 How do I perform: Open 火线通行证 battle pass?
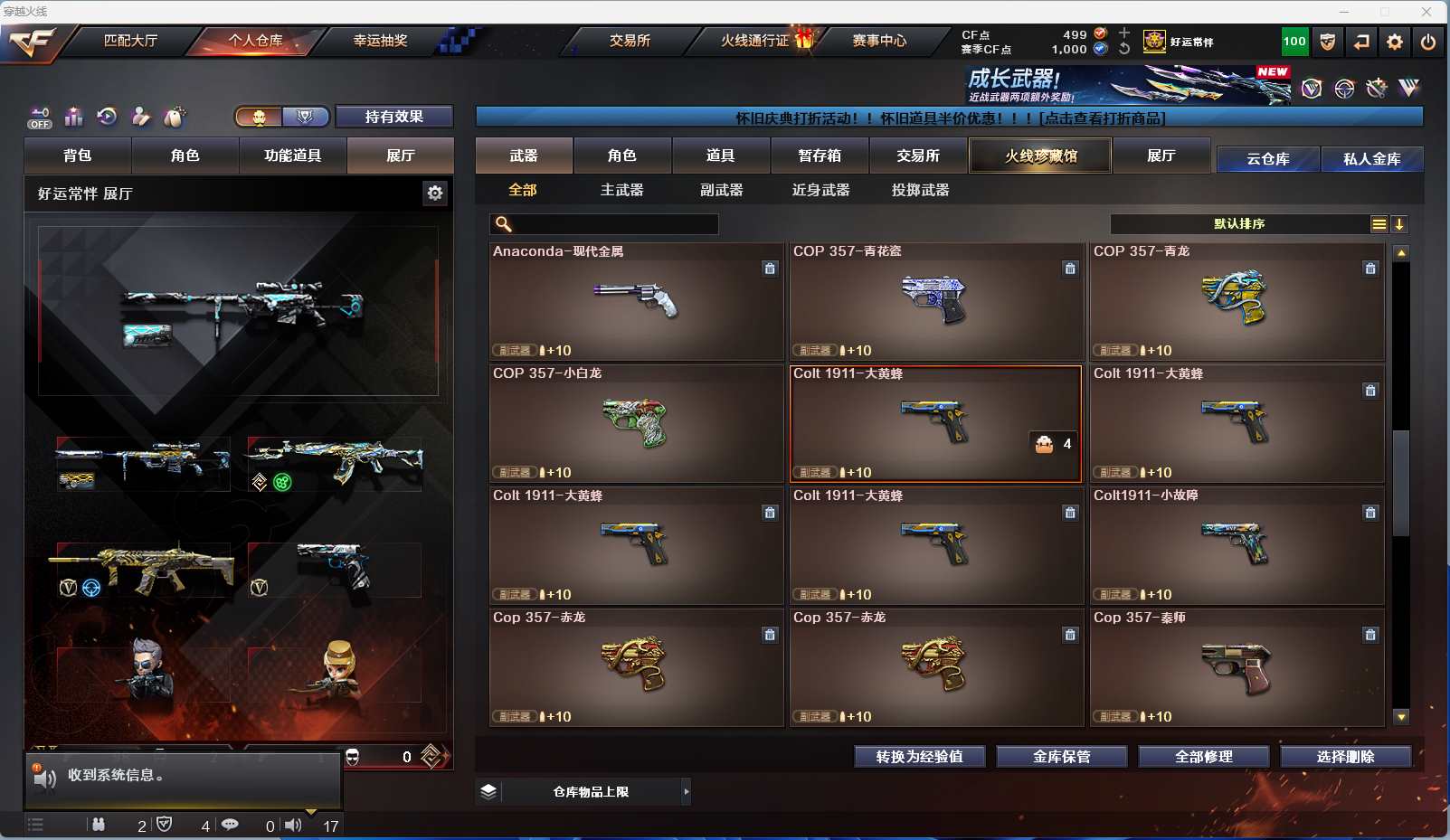(x=756, y=41)
